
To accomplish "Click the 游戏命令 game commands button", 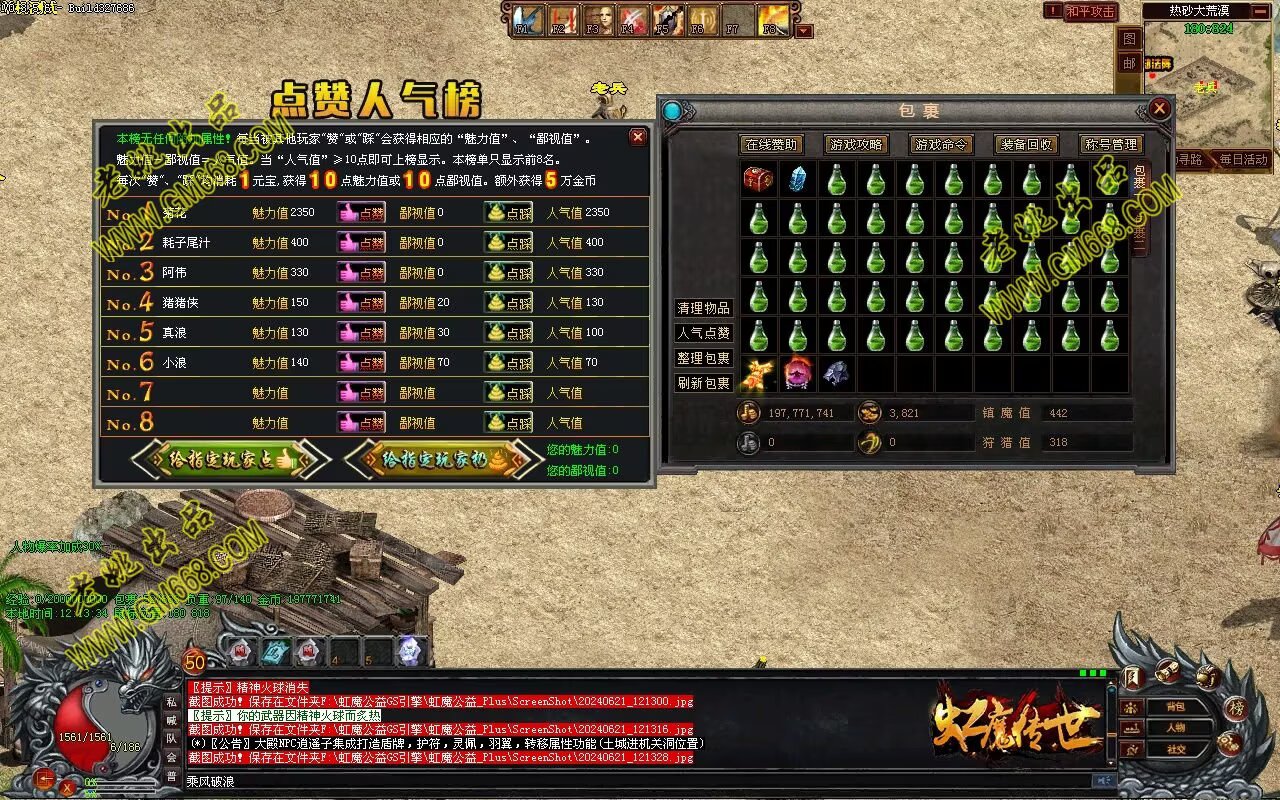I will [941, 145].
